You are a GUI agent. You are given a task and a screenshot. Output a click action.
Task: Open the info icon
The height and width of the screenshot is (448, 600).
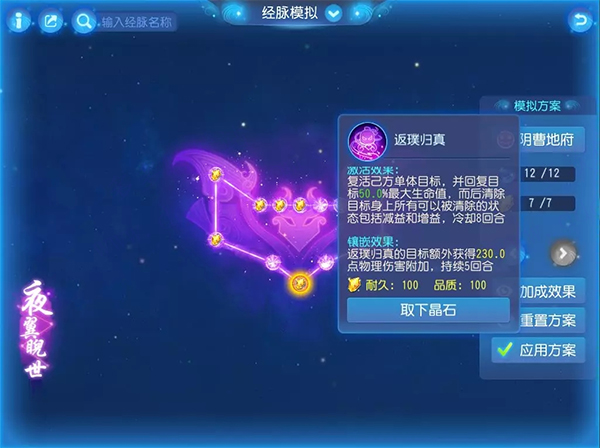[x=20, y=19]
